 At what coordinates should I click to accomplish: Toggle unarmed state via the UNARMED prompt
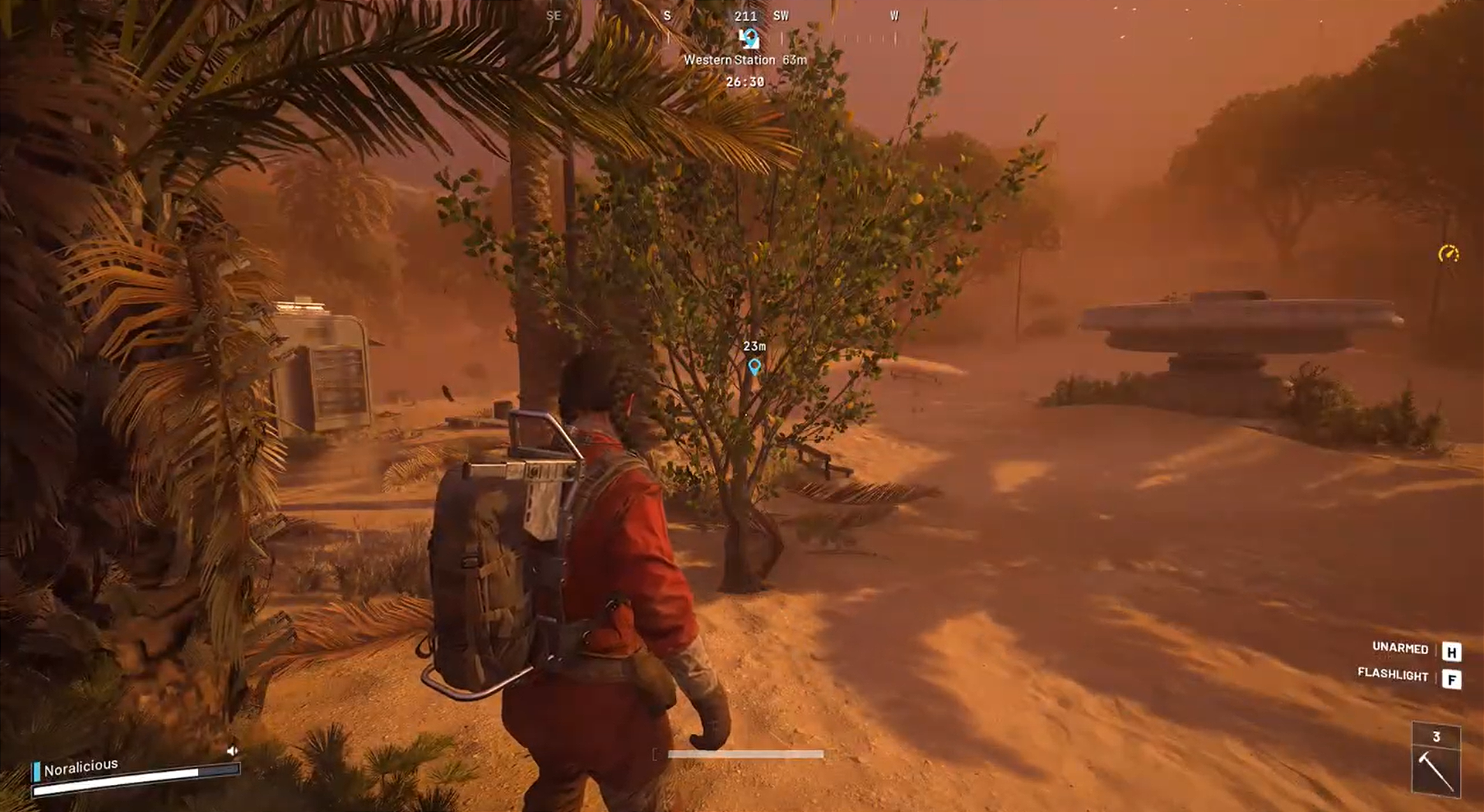point(1400,650)
